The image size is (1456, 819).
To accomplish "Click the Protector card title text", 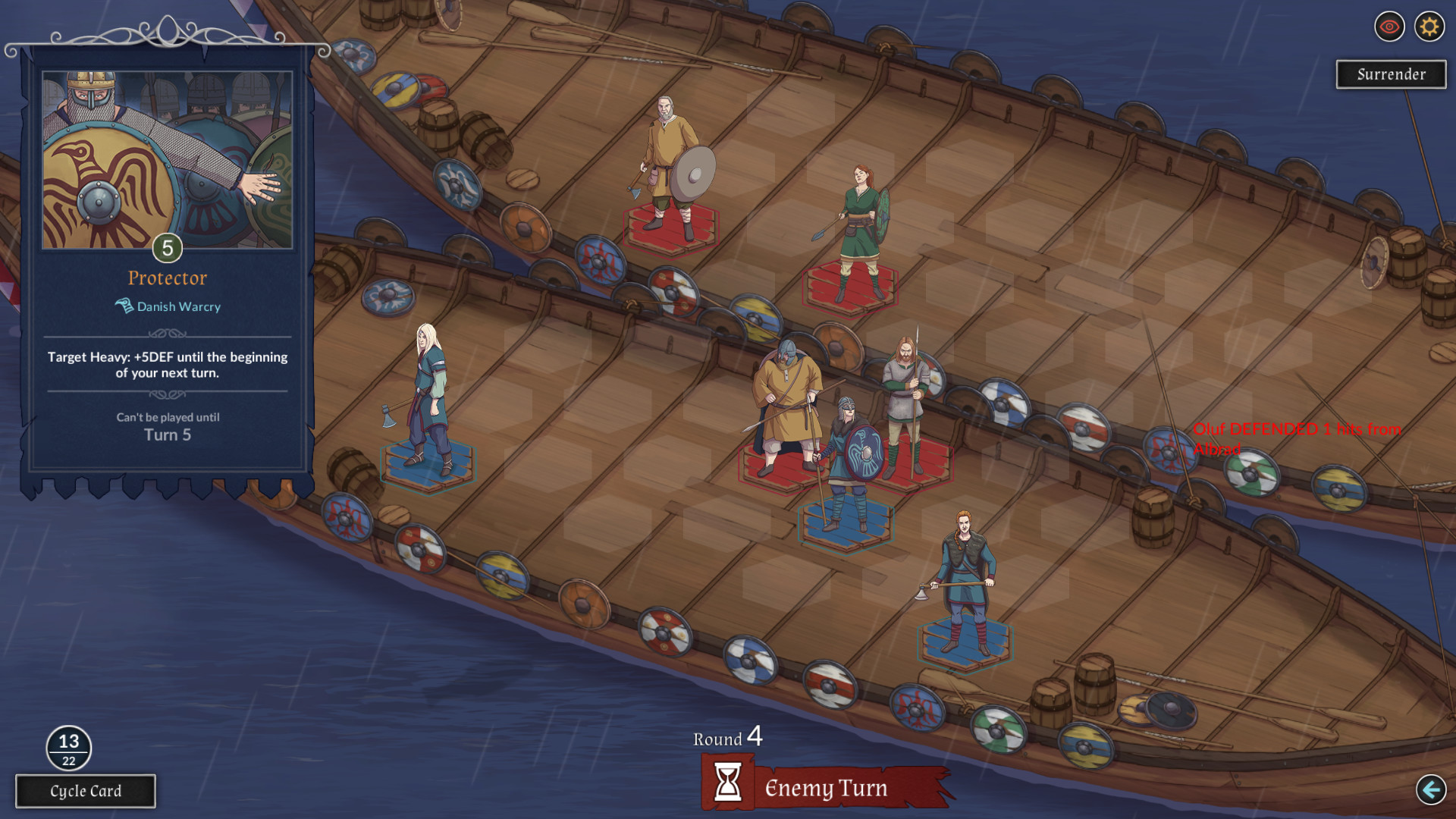I will point(166,278).
